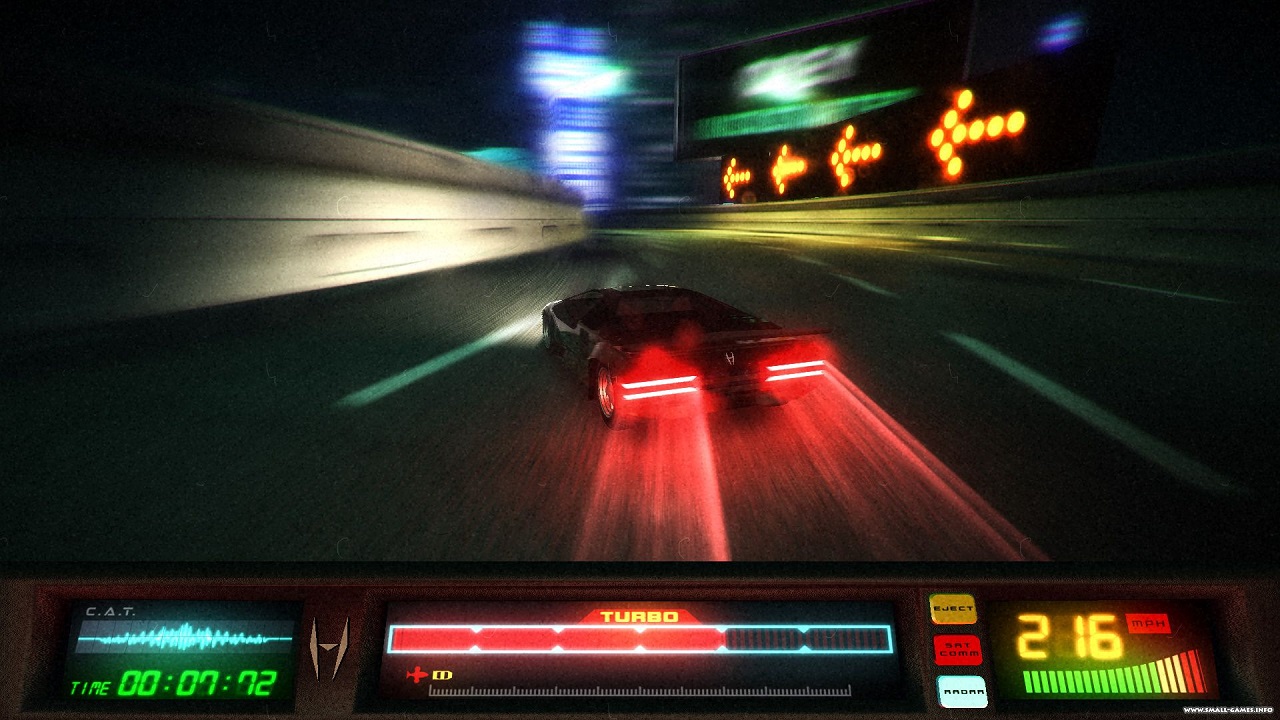Viewport: 1280px width, 720px height.
Task: Activate the red SAT COMM button
Action: (957, 650)
